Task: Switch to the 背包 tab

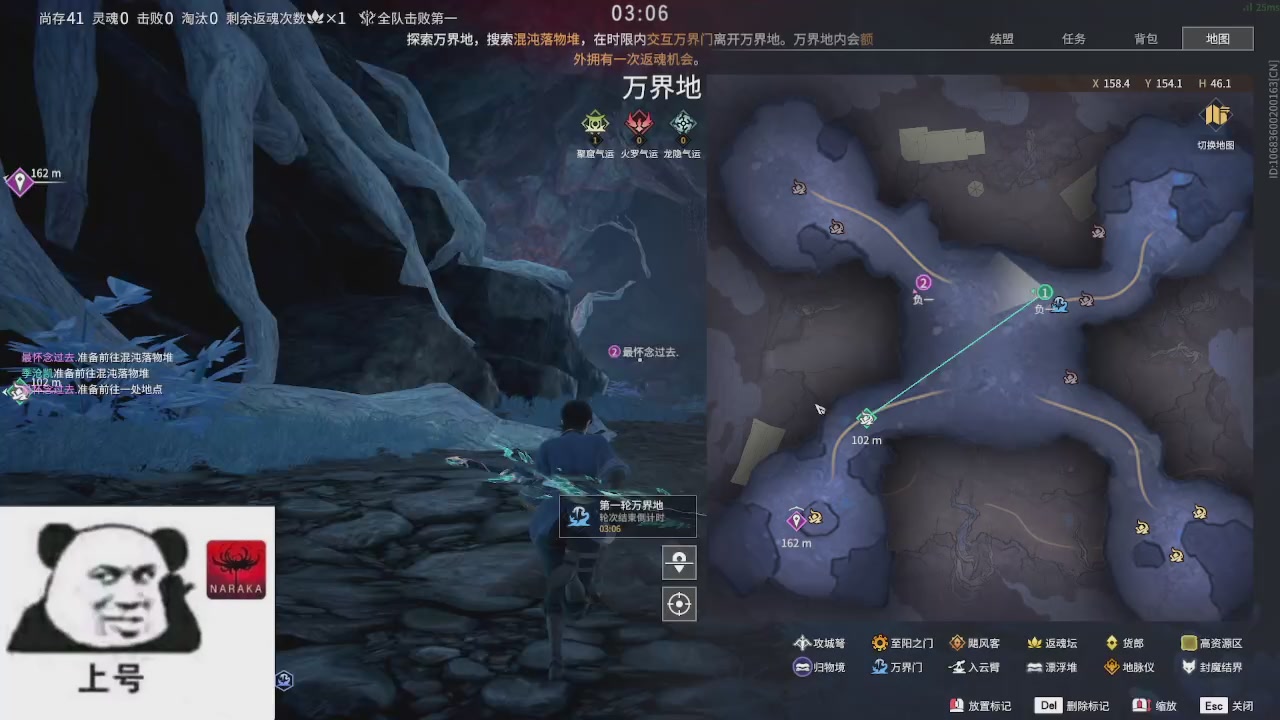Action: pyautogui.click(x=1146, y=38)
